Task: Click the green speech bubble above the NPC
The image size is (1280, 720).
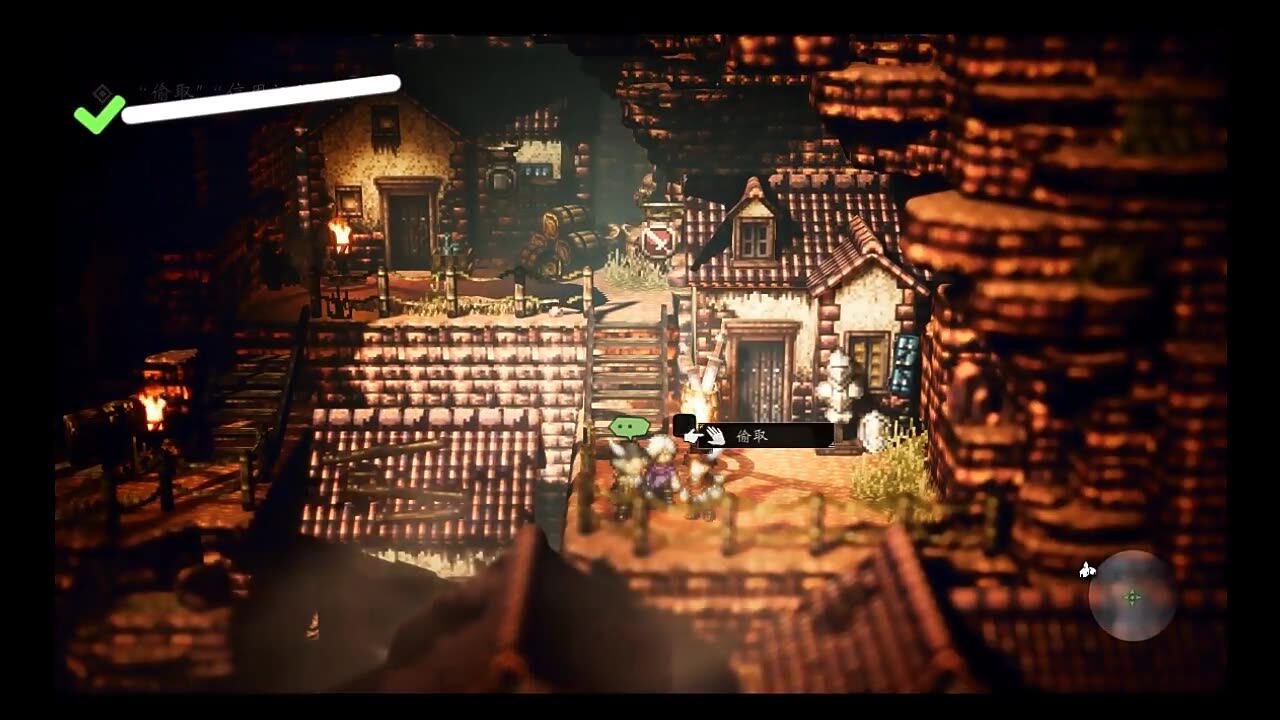Action: point(631,426)
